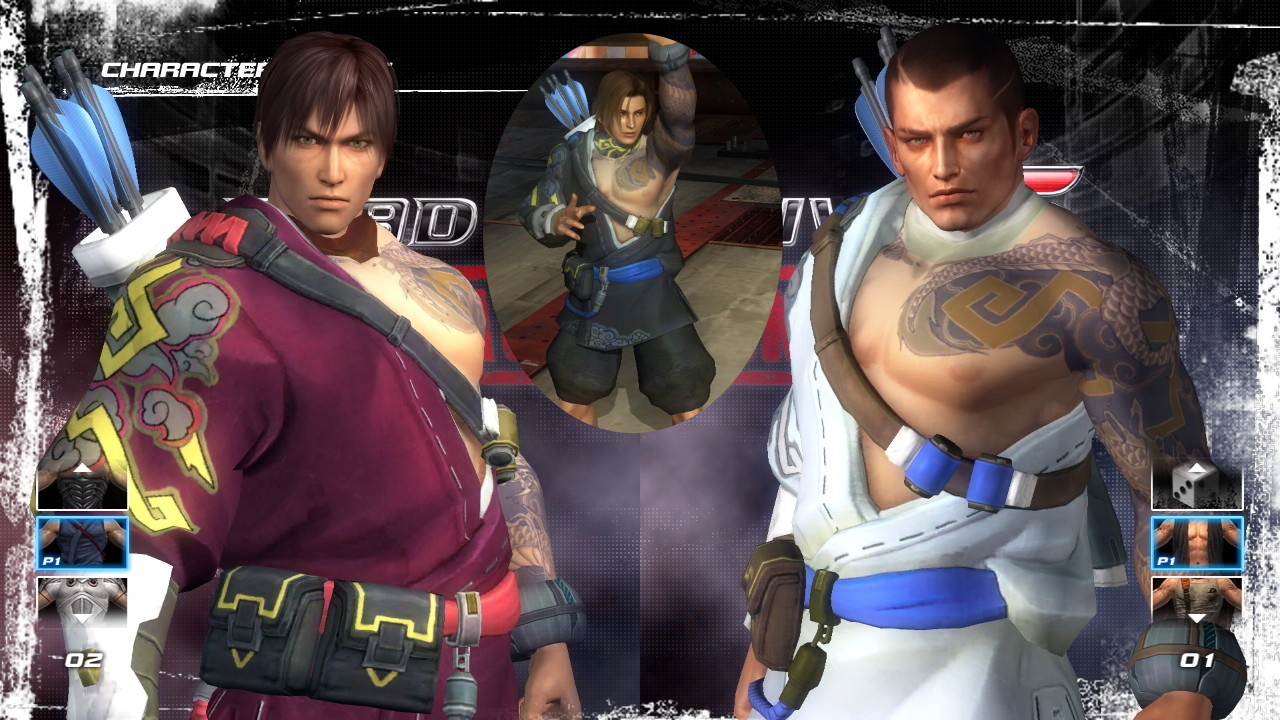Expand the right costume list upward

coord(1197,467)
